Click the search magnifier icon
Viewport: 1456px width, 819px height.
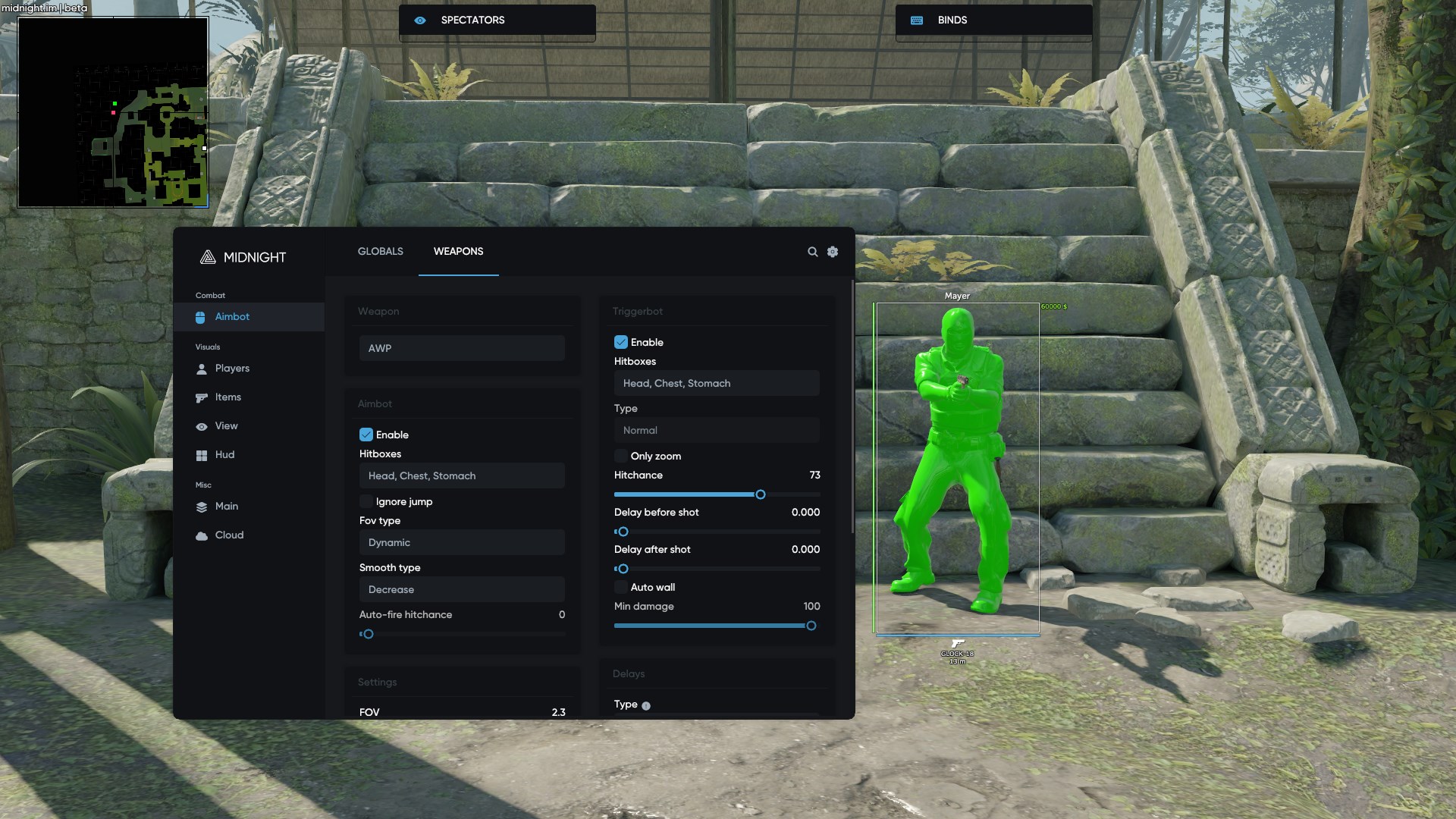click(x=812, y=251)
